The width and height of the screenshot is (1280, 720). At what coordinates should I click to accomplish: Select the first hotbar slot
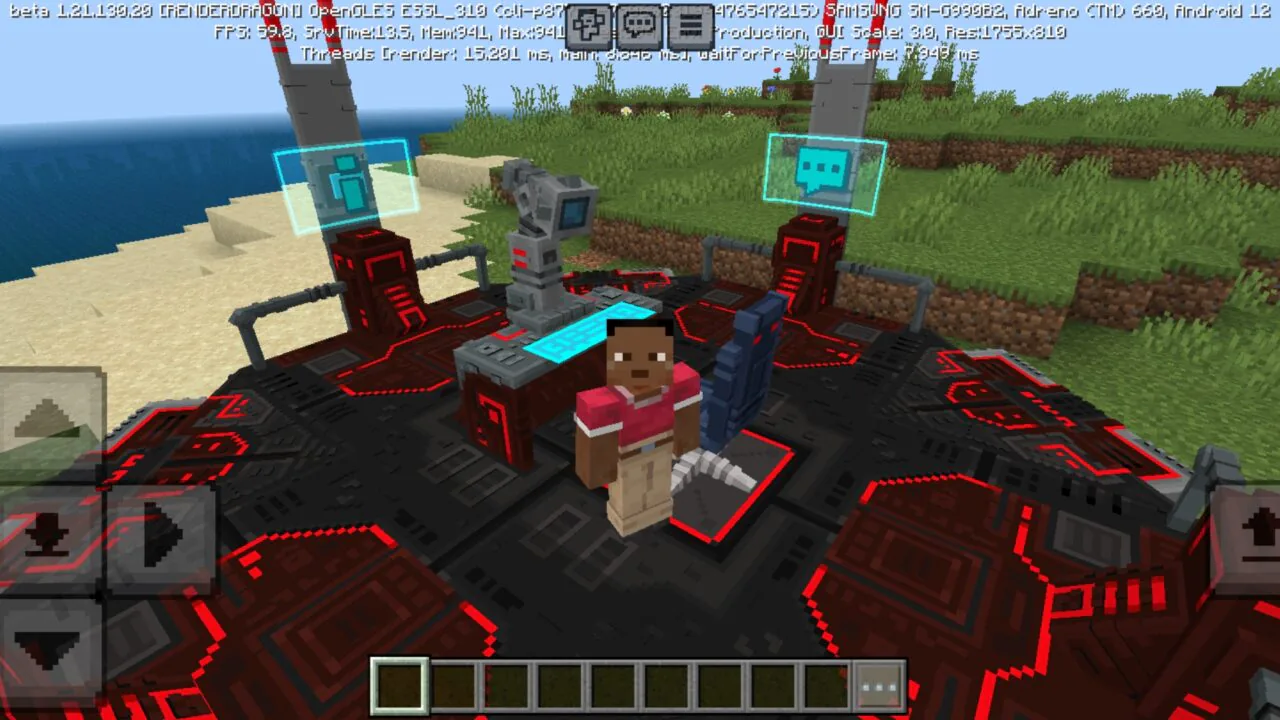click(399, 684)
